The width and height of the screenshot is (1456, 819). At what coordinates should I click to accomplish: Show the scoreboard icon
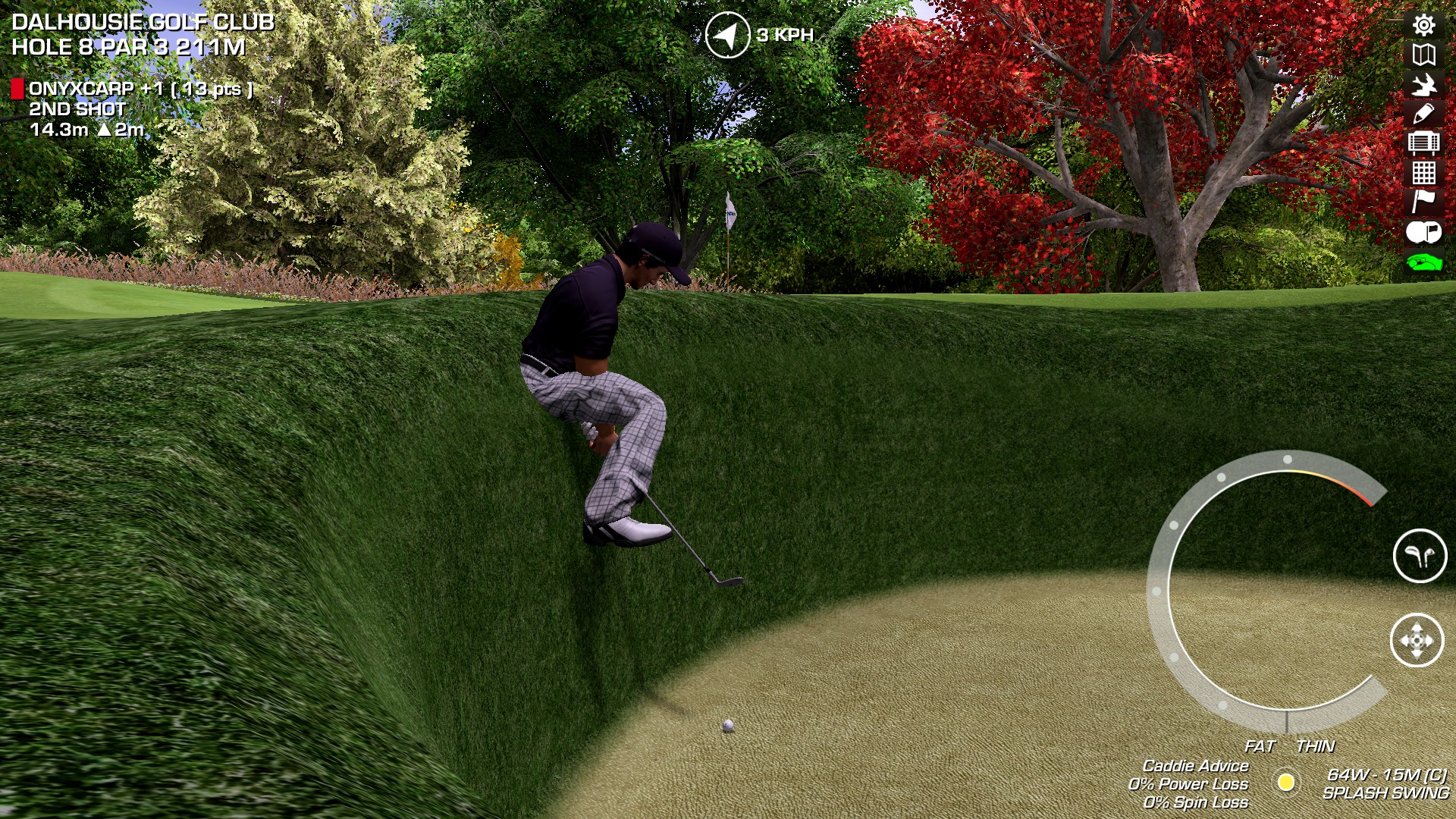[x=1423, y=143]
